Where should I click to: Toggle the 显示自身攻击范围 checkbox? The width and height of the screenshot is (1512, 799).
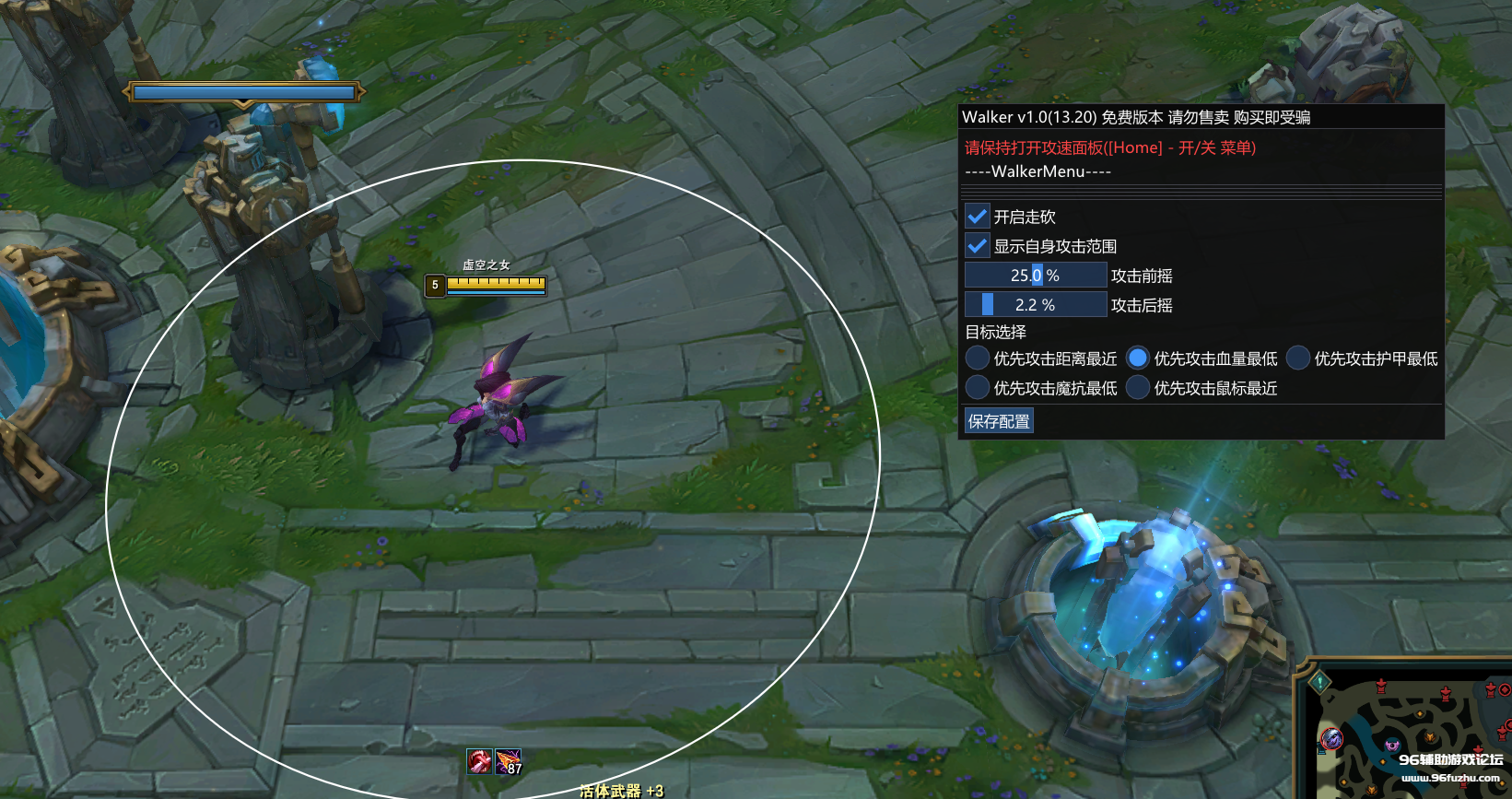pyautogui.click(x=978, y=246)
